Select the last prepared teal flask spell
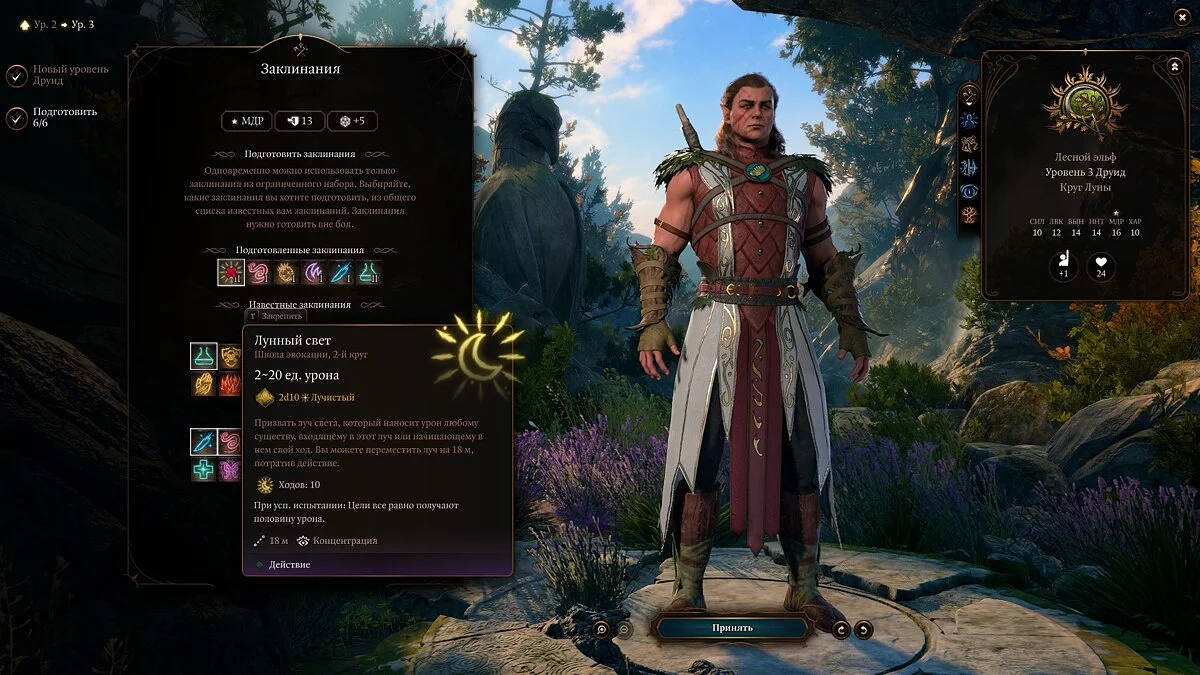1200x675 pixels. tap(369, 273)
